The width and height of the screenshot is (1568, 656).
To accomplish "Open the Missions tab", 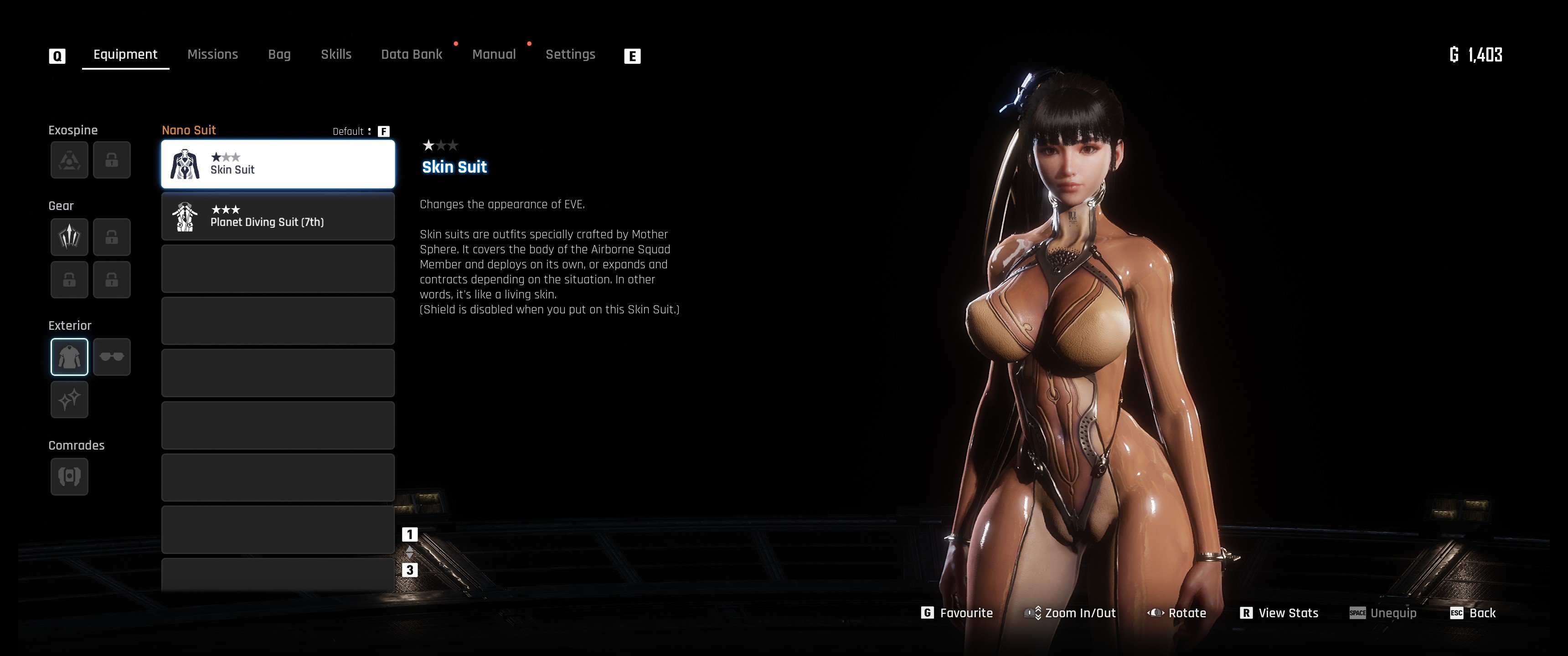I will pos(212,55).
